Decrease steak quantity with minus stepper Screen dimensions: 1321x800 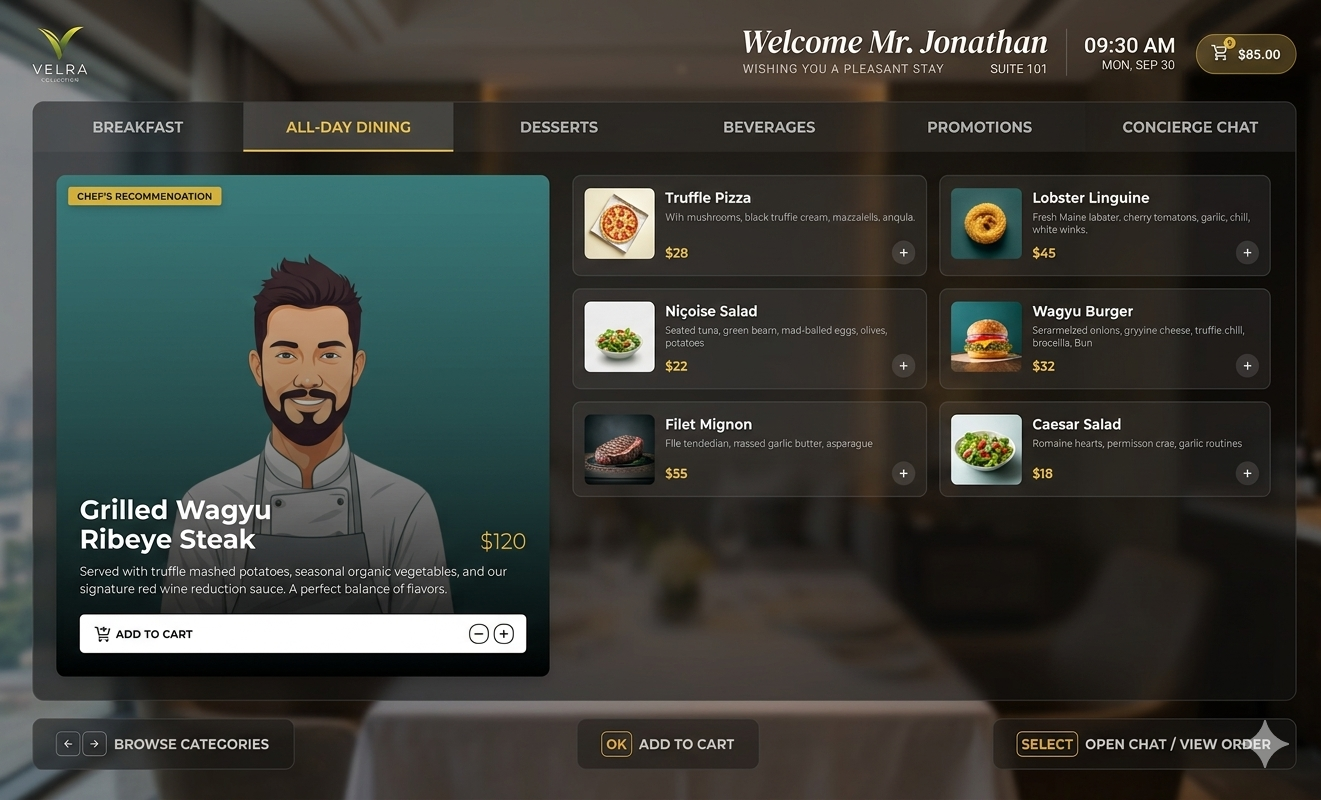(x=478, y=633)
